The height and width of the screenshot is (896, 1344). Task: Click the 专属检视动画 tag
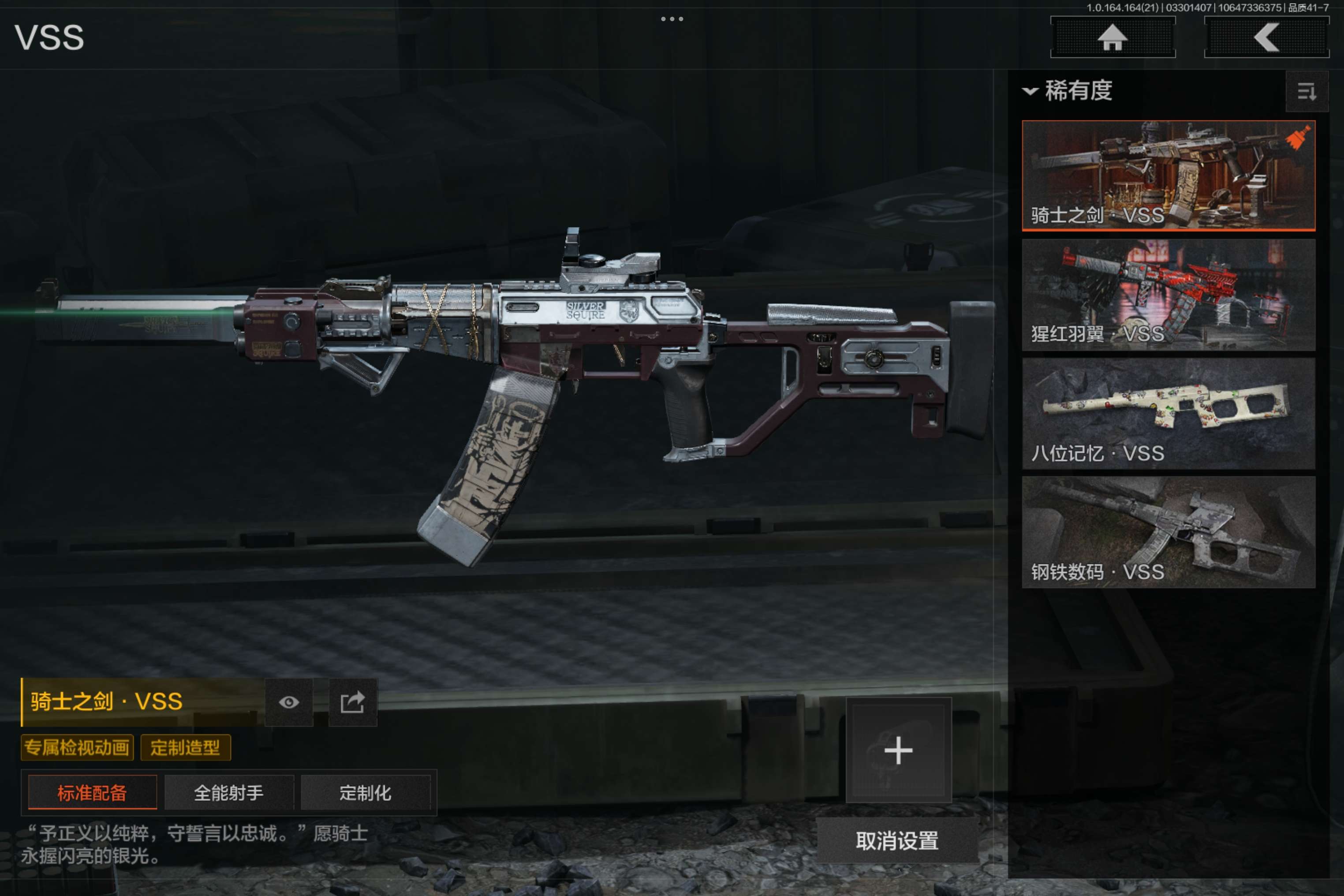click(x=77, y=747)
